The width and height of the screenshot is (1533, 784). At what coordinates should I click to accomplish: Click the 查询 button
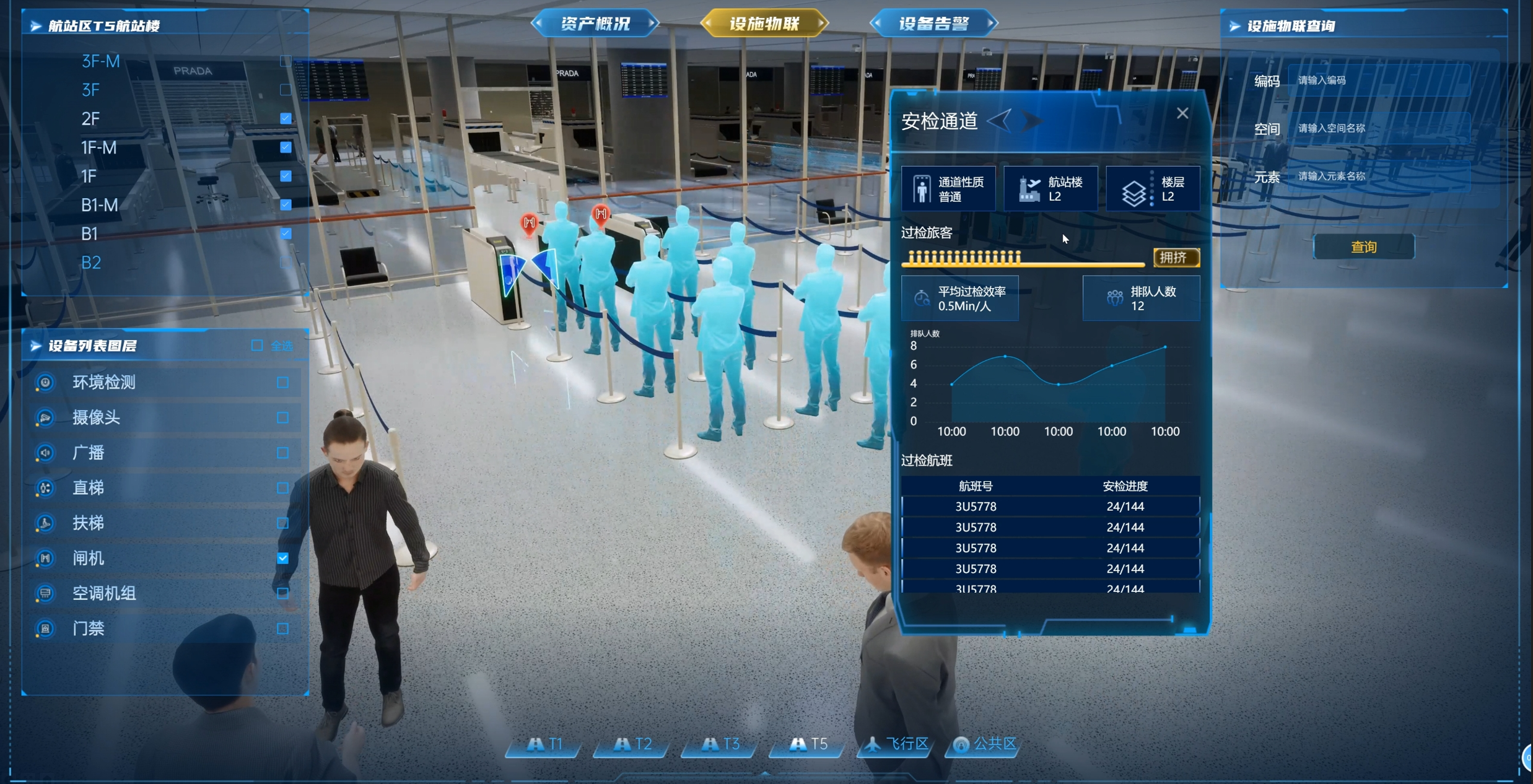pos(1363,247)
